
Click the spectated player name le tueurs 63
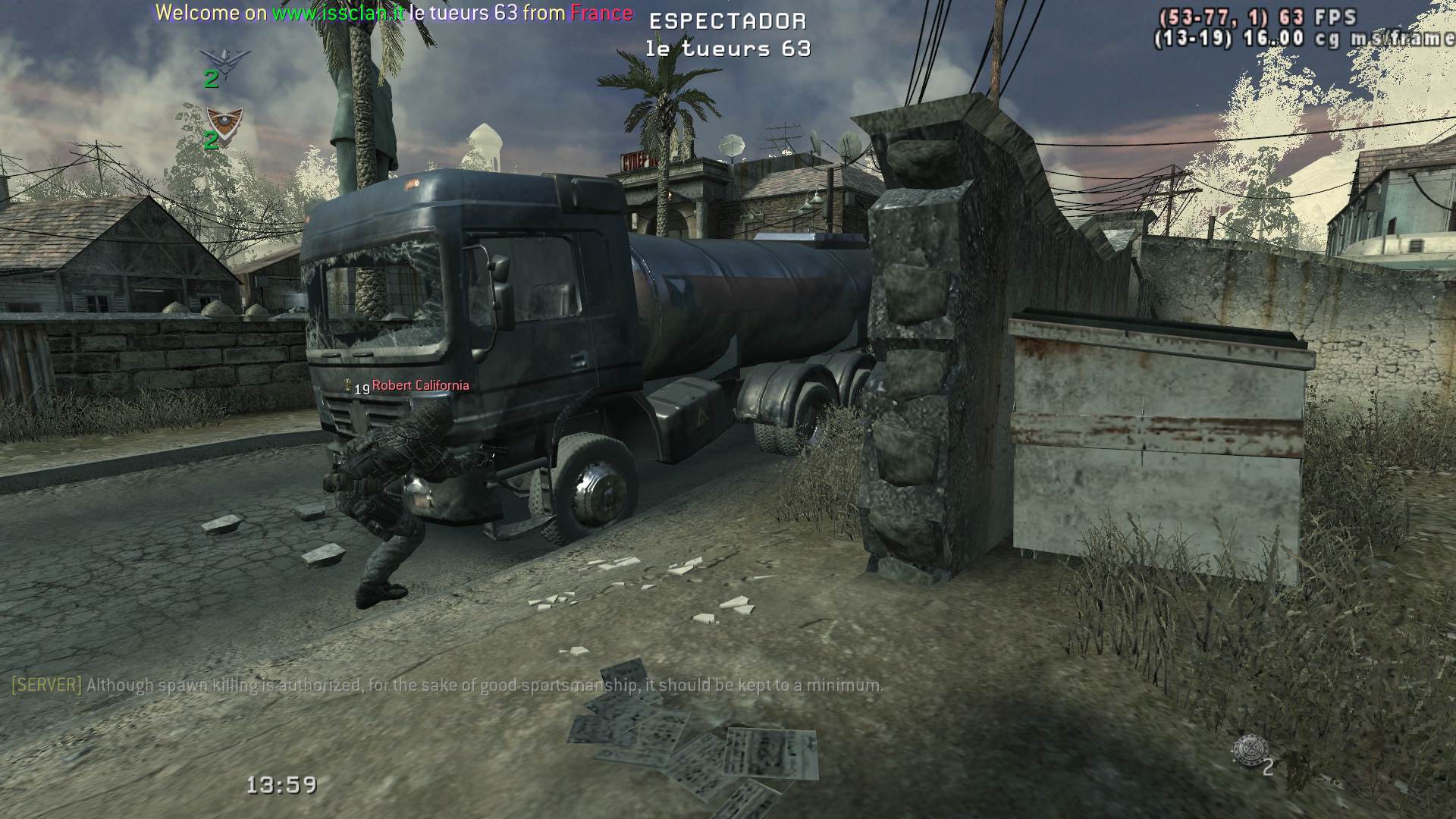(728, 49)
